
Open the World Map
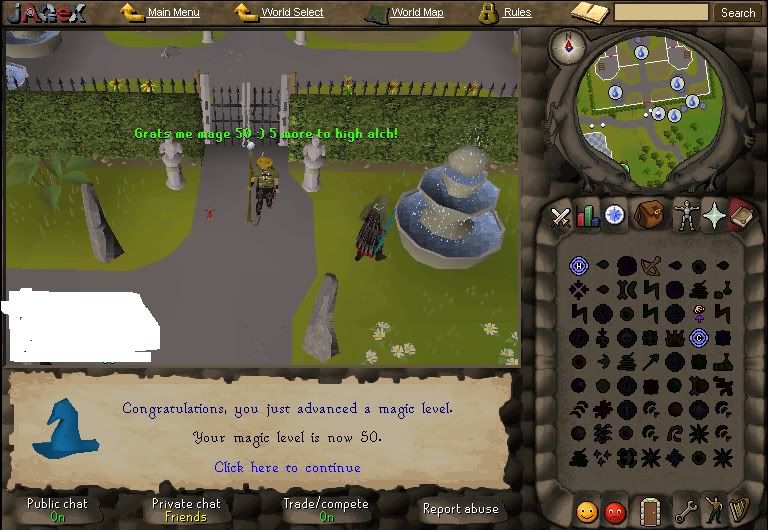tap(416, 12)
